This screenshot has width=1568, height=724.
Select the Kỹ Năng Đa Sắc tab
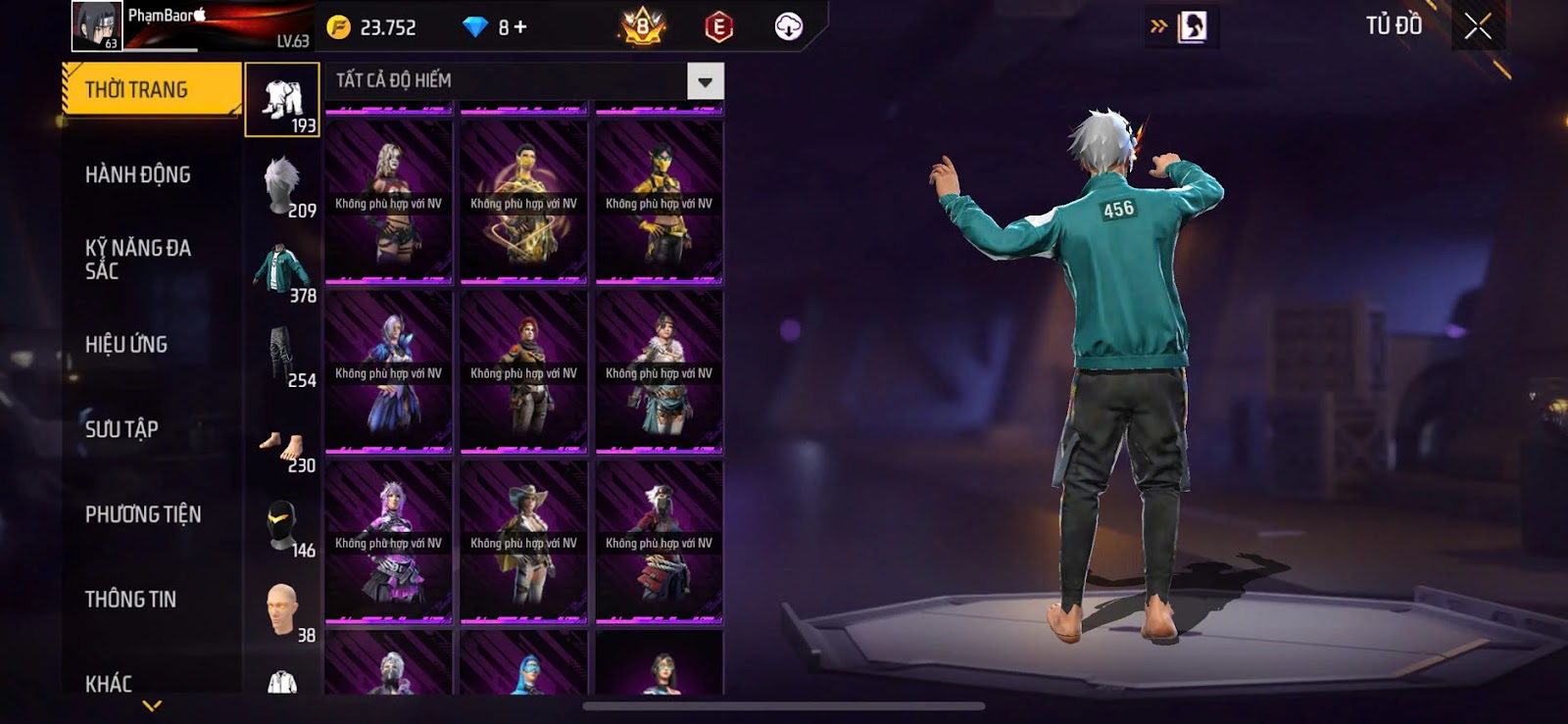pos(138,260)
